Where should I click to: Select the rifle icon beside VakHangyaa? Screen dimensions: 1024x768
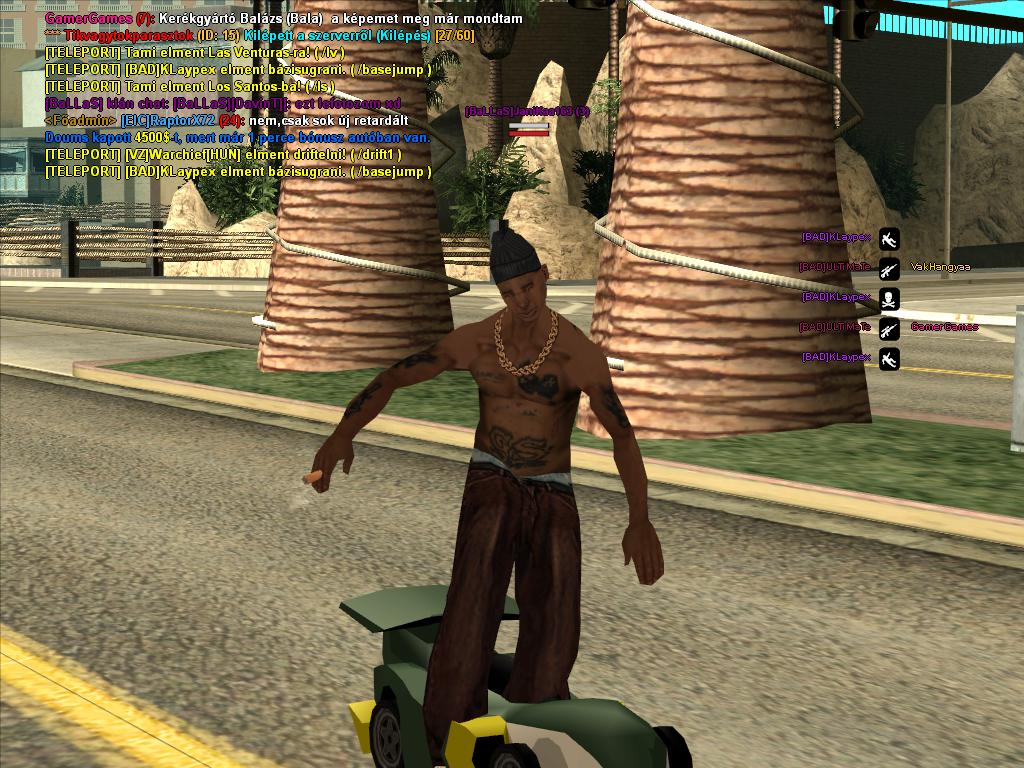coord(889,268)
